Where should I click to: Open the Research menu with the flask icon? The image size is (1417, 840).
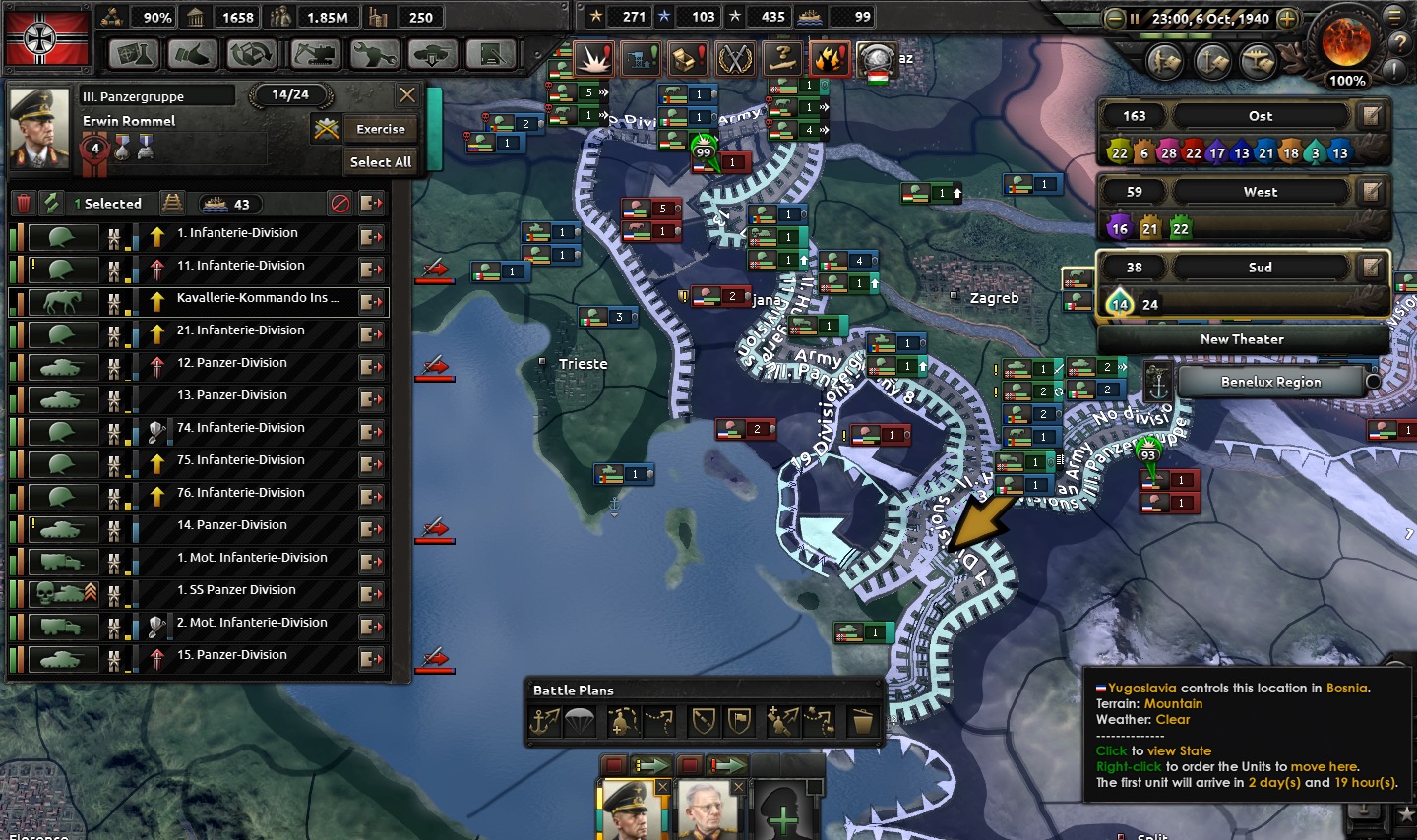click(133, 54)
